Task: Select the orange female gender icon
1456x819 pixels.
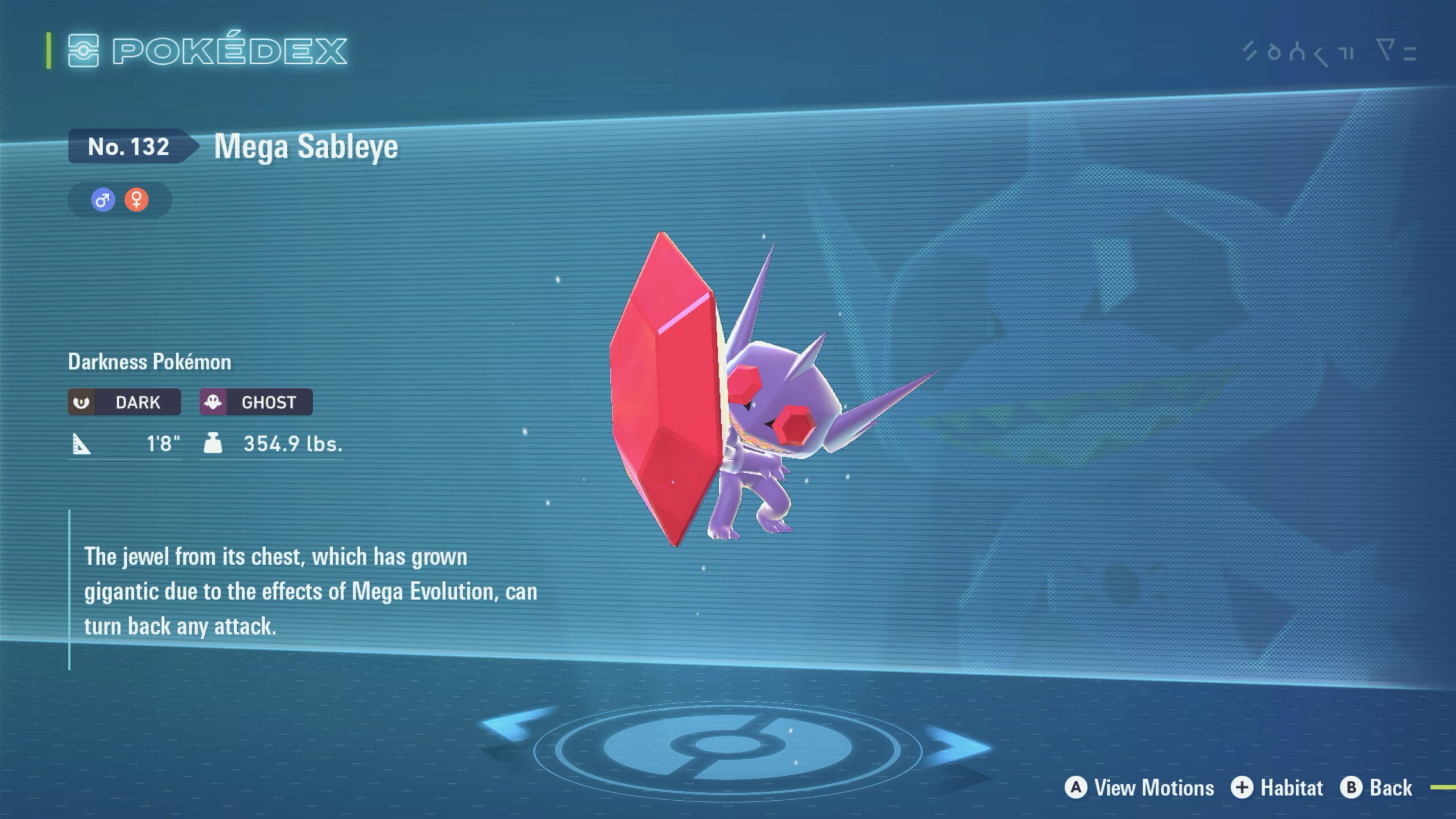Action: click(x=136, y=200)
